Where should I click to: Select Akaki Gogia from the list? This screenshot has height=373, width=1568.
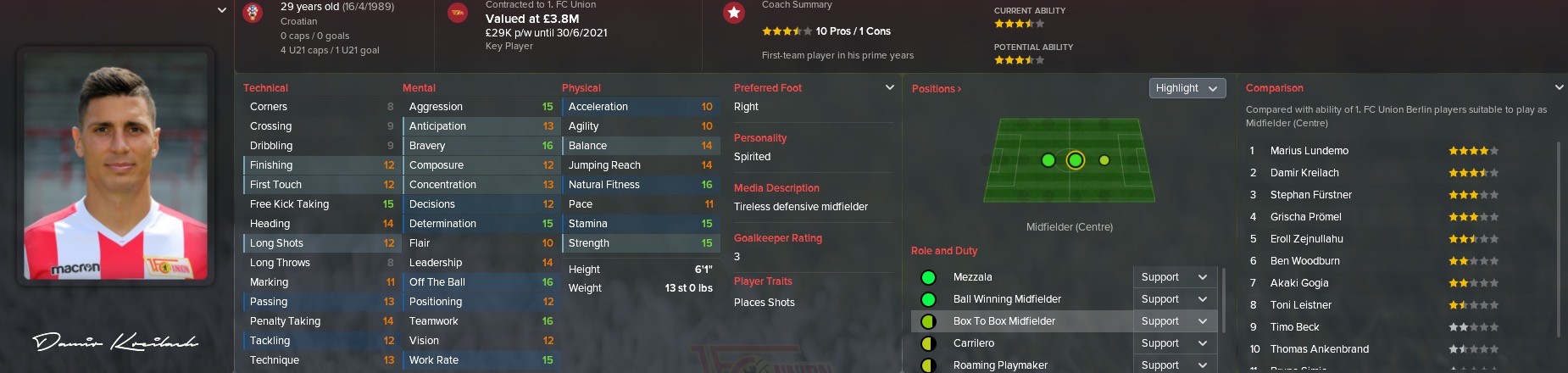1298,283
